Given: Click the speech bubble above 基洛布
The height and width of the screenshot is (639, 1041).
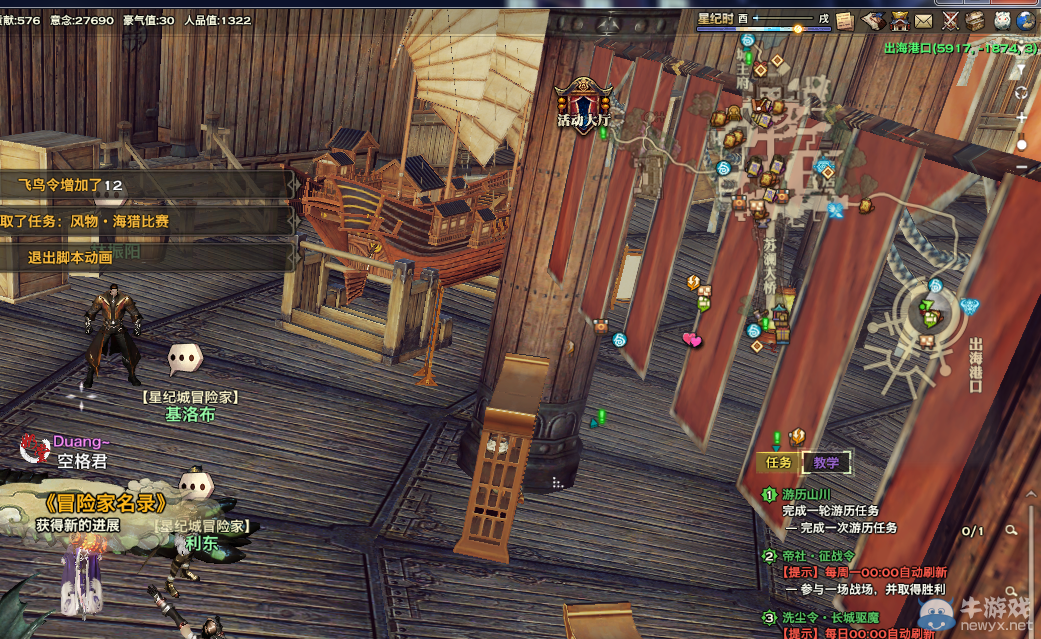Looking at the screenshot, I should (184, 356).
